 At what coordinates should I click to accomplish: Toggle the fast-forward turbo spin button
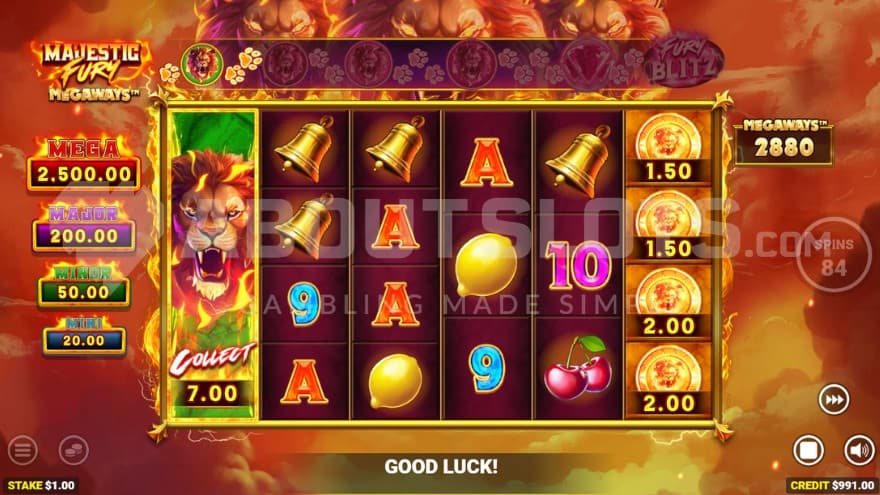832,399
